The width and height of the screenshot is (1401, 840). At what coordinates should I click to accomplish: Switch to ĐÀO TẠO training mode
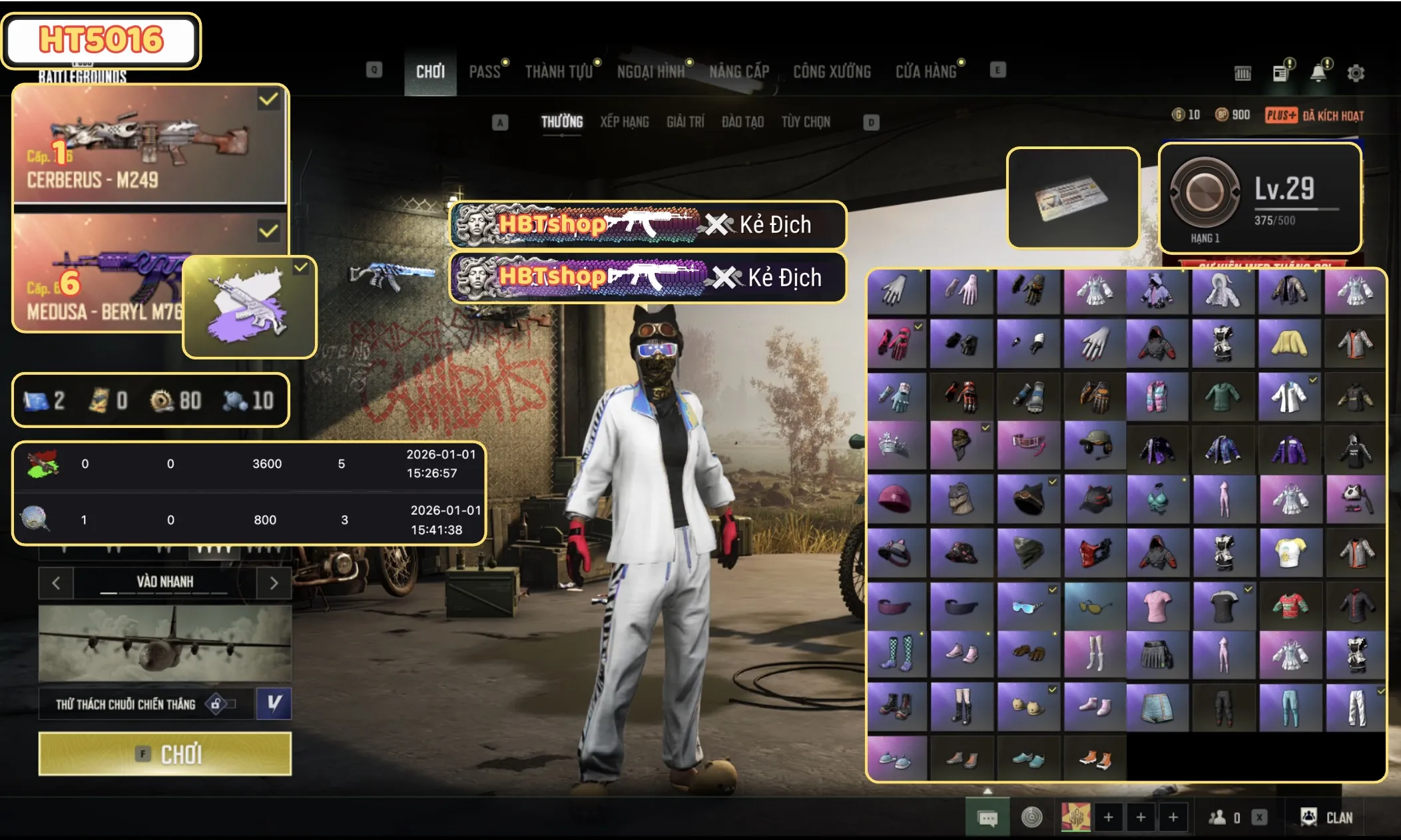coord(742,122)
